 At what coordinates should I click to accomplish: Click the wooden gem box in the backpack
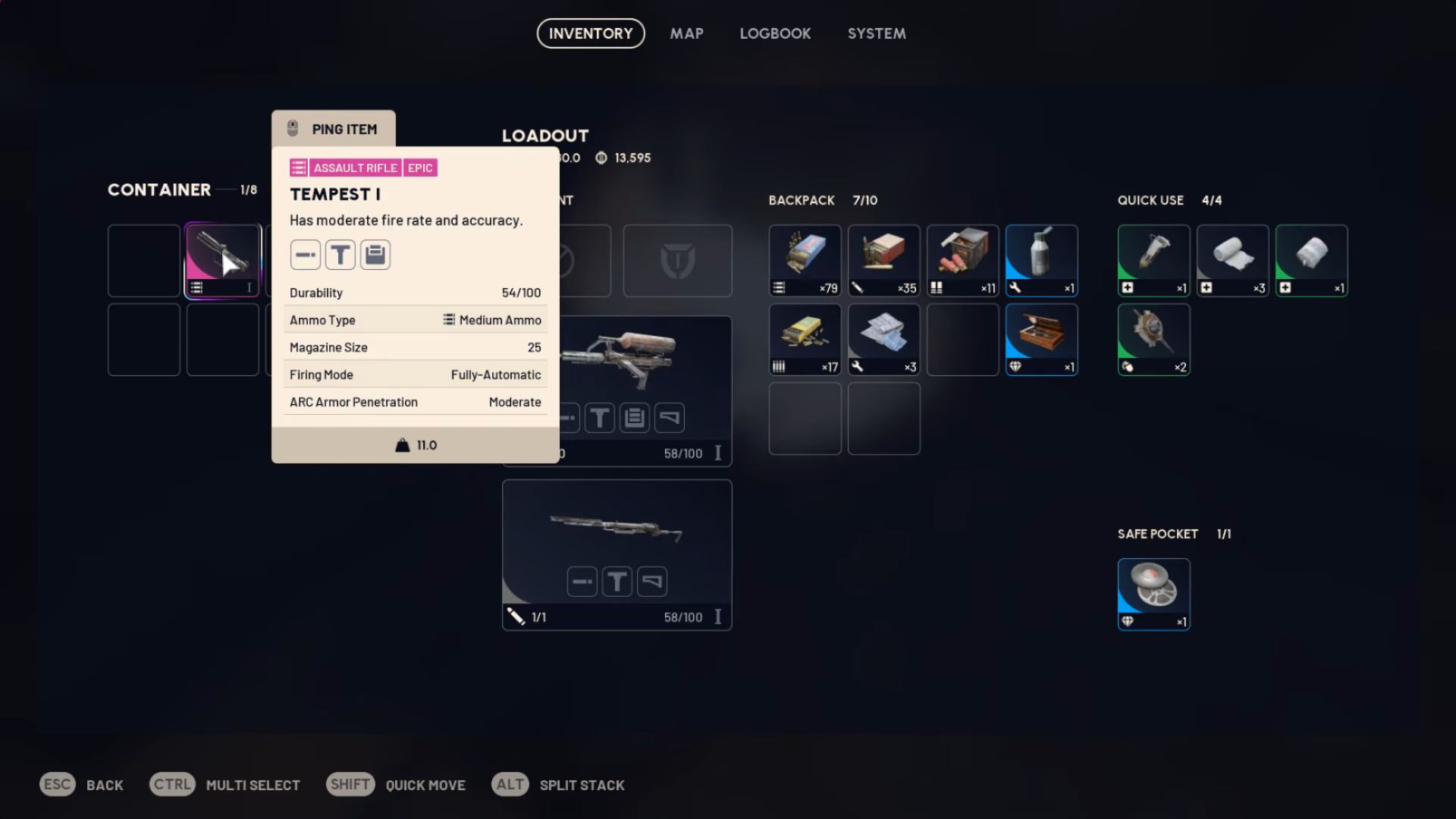click(x=1041, y=339)
